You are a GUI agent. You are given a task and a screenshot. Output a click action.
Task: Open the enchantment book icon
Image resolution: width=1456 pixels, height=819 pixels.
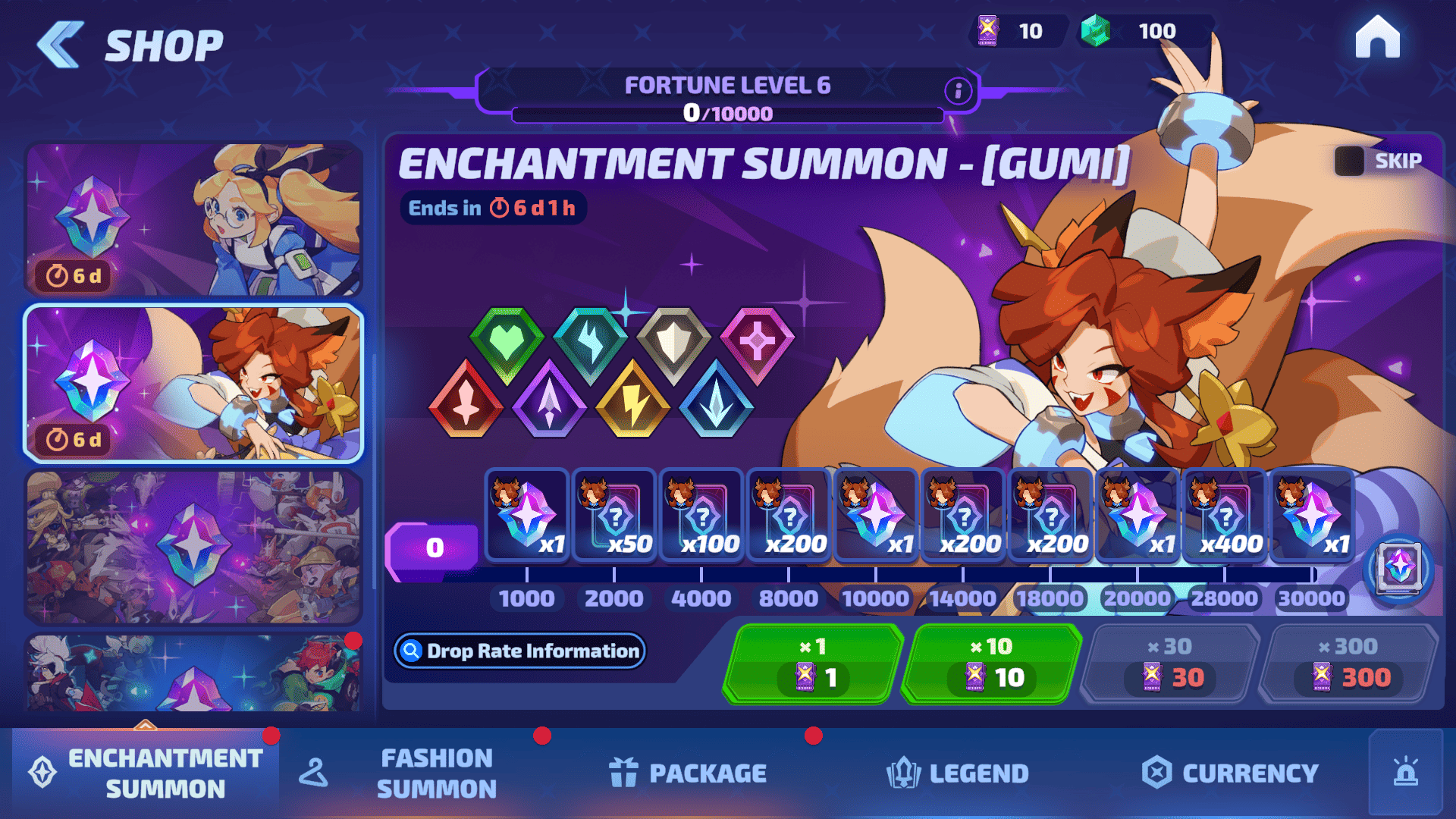(x=1399, y=567)
